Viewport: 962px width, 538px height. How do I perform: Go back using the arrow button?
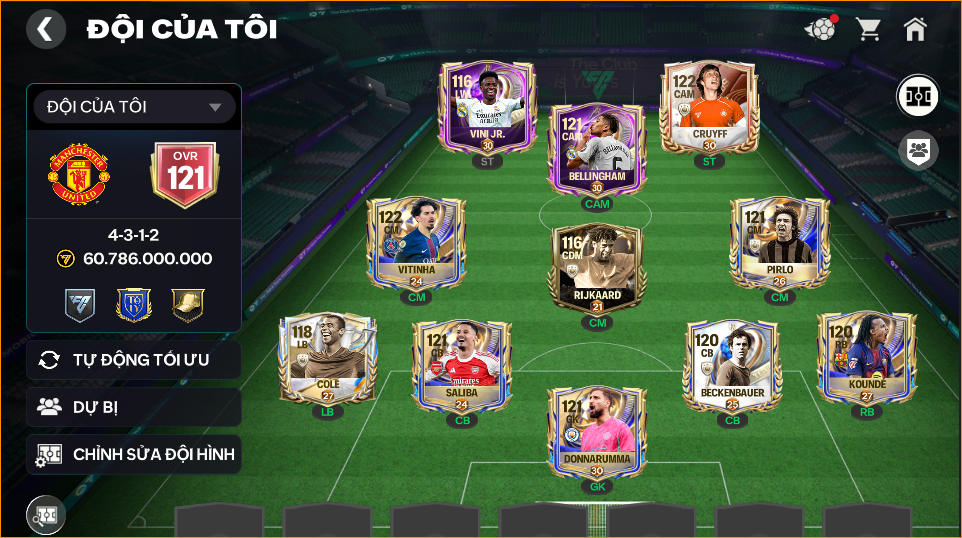[45, 29]
